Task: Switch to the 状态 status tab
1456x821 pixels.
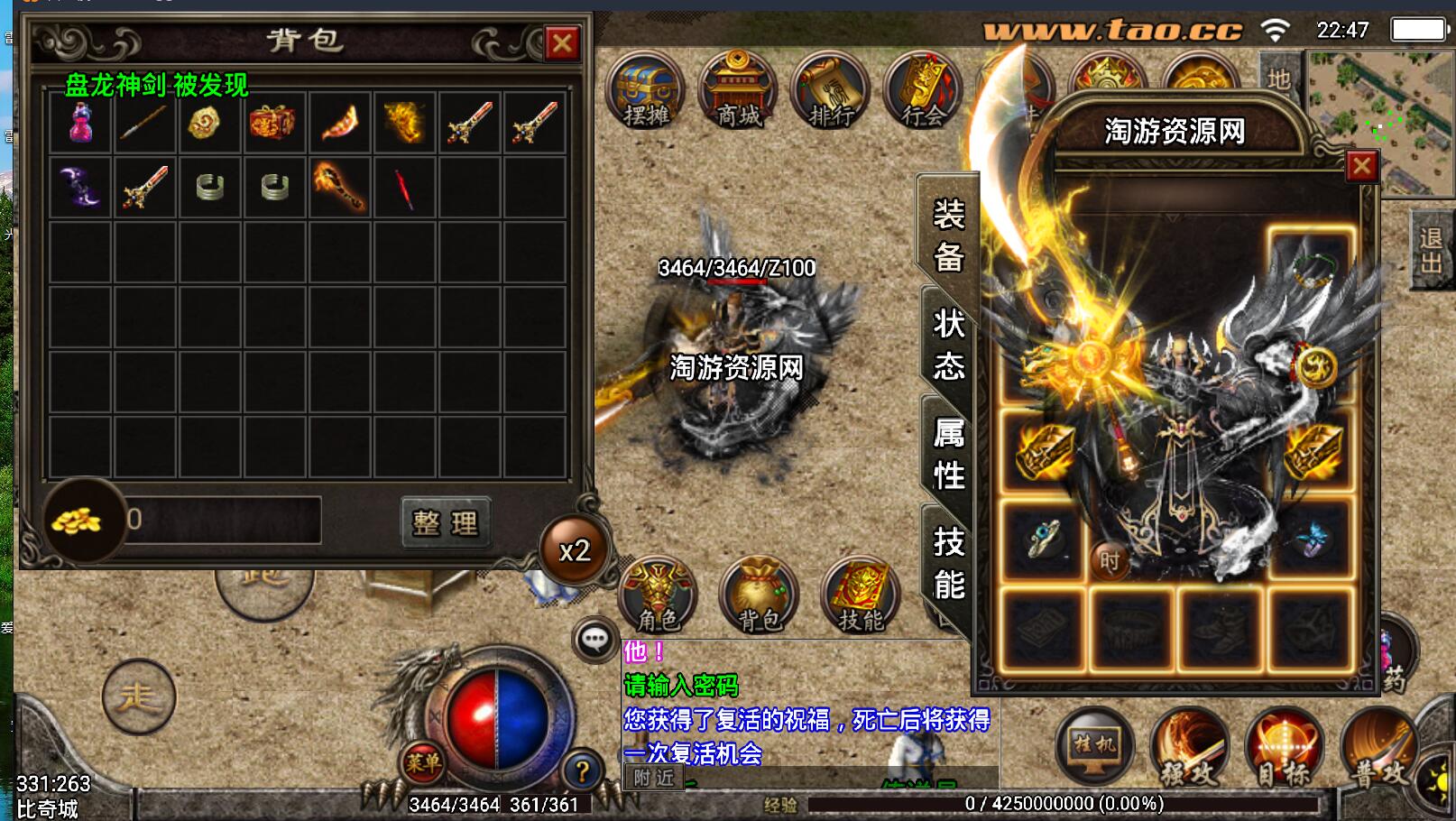Action: click(x=948, y=345)
